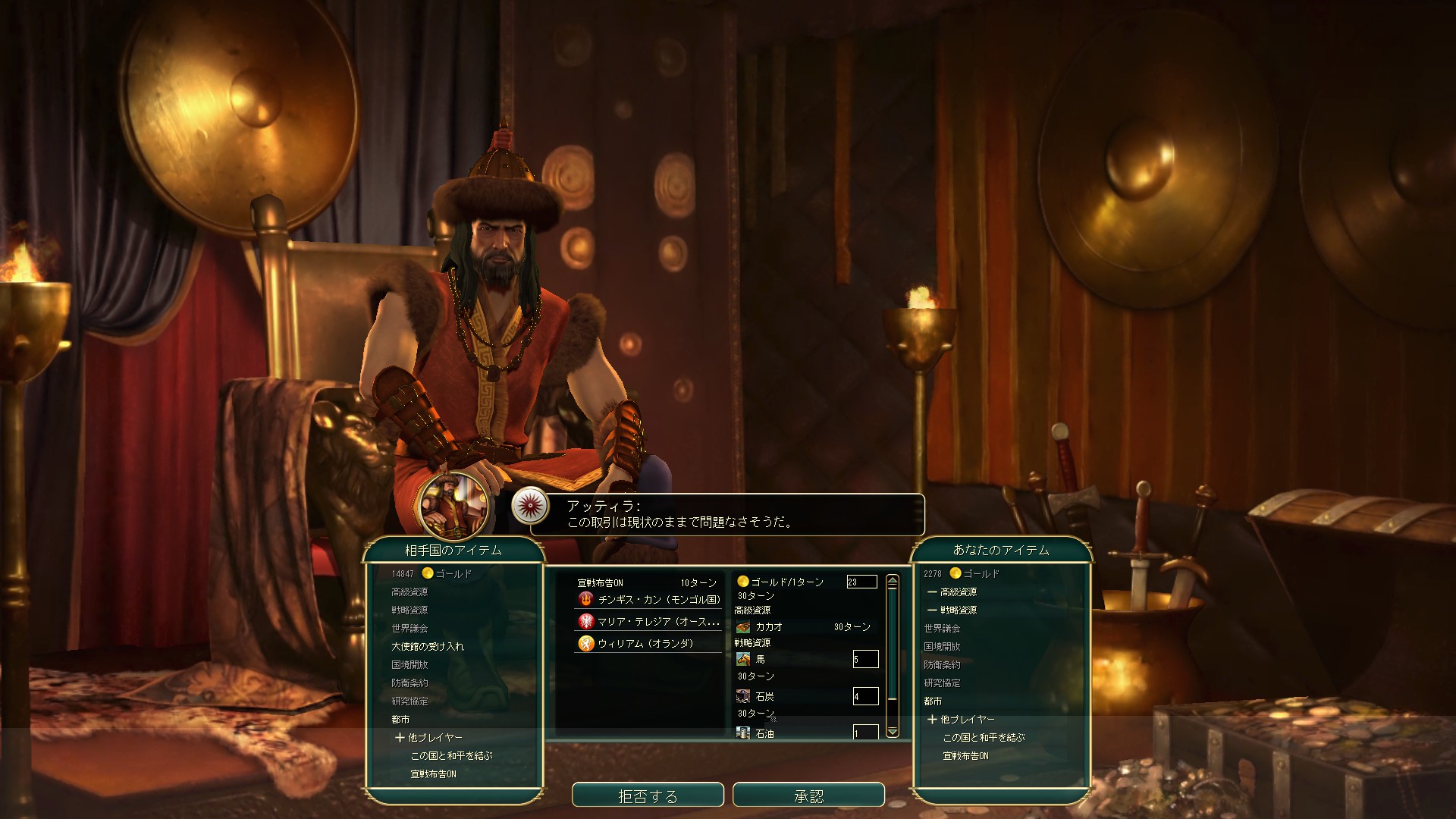Viewport: 1456px width, 819px height.
Task: Select 大使館の受け入れ from their items
Action: 428,647
